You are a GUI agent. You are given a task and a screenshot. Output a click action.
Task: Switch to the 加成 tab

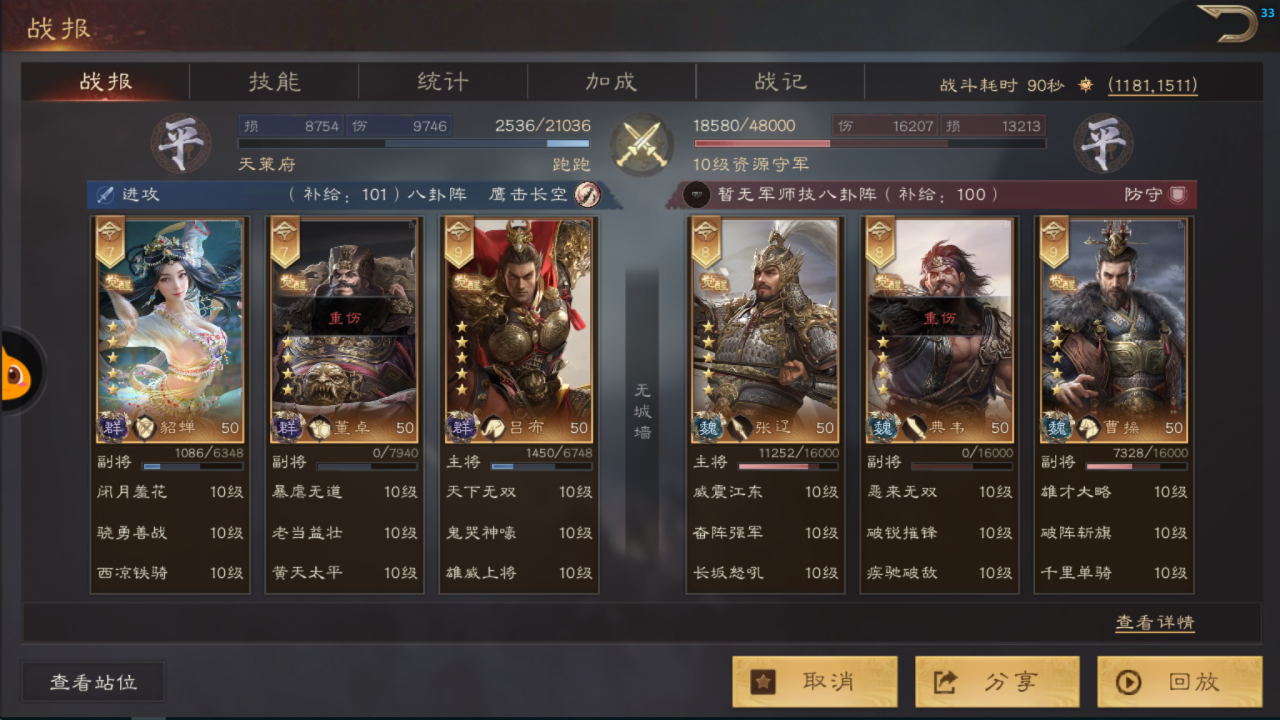(x=611, y=82)
